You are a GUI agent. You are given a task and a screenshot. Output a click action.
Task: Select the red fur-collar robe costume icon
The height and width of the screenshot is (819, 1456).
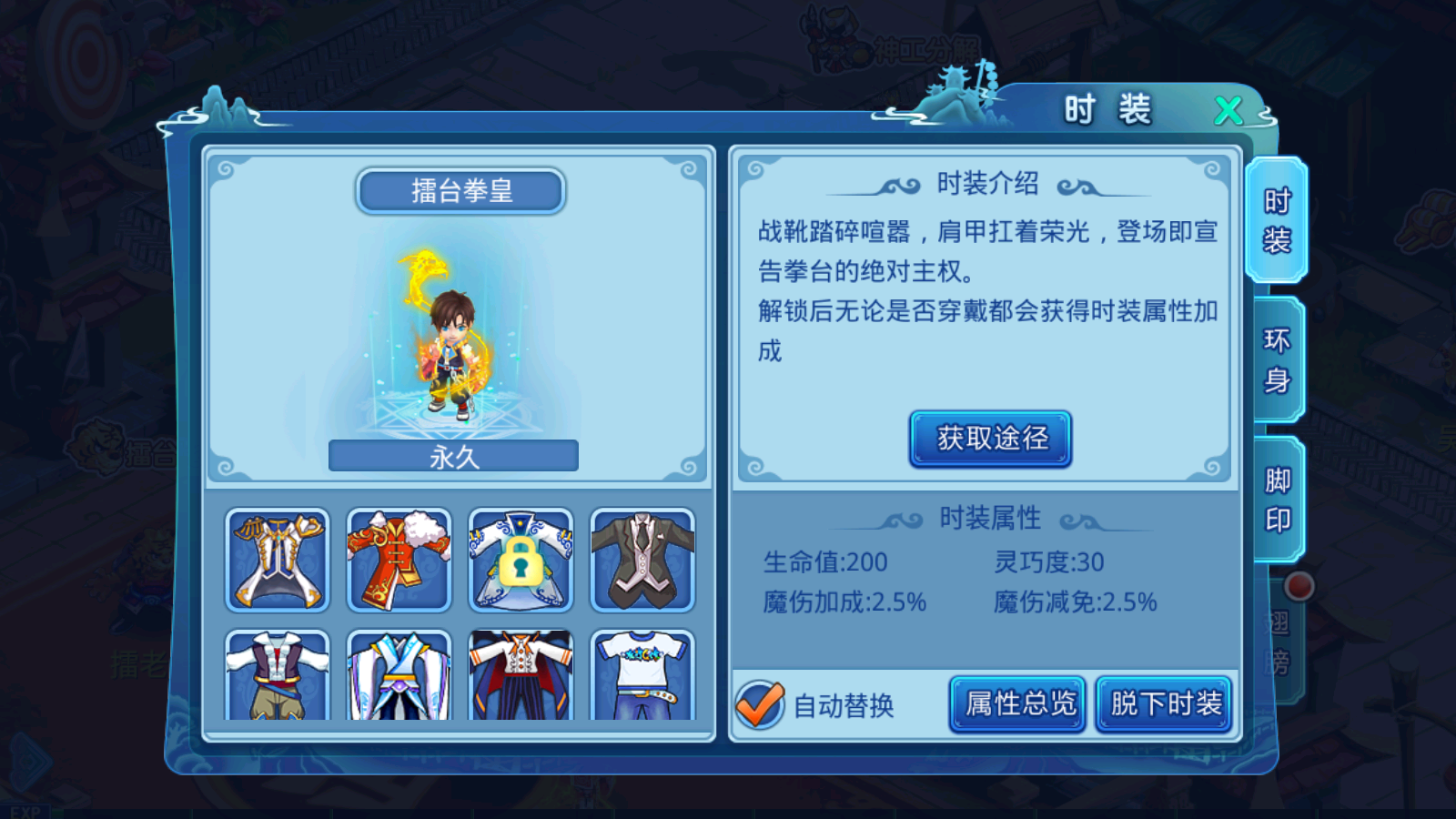[399, 560]
